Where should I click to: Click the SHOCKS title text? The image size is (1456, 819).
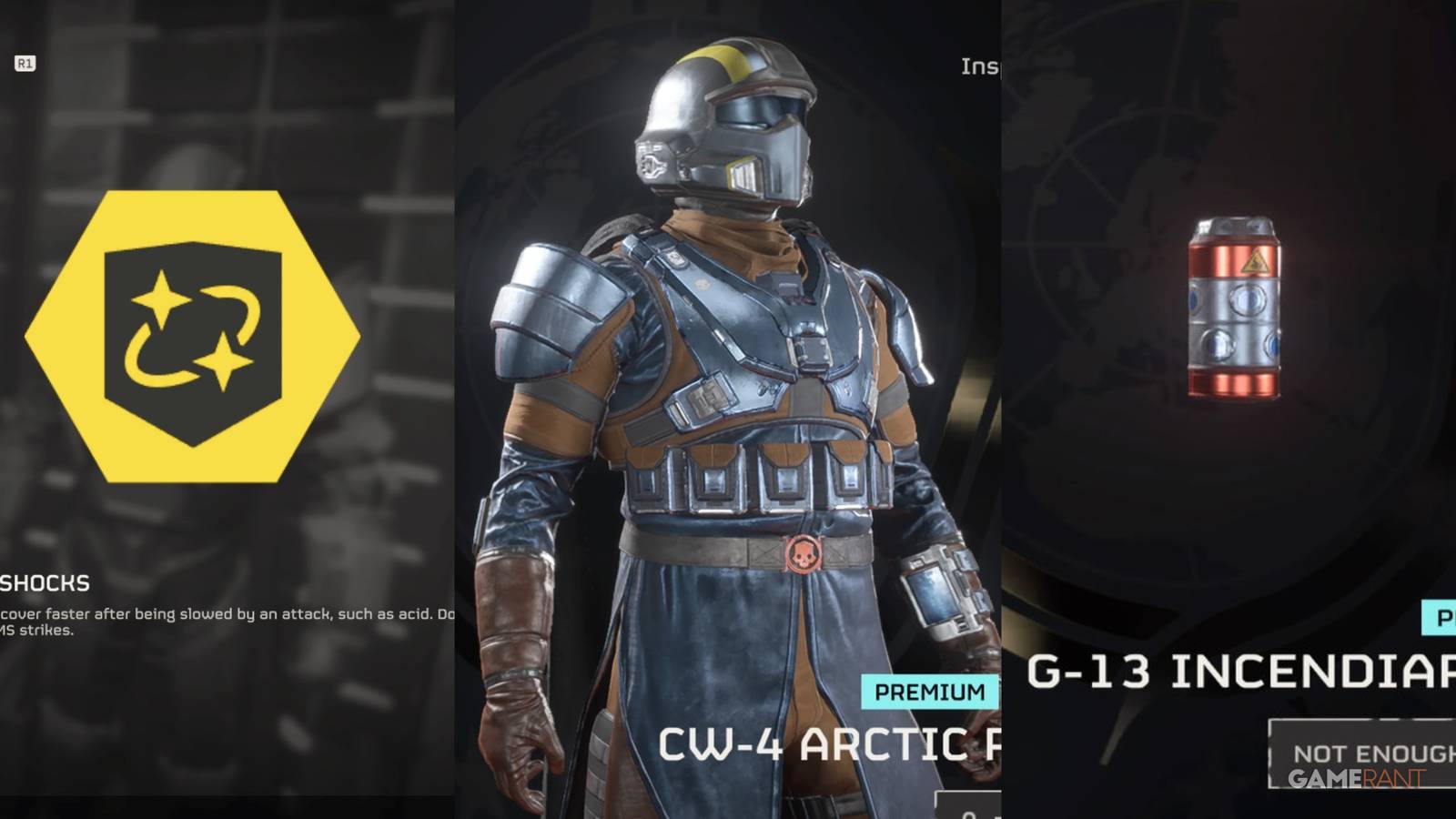(x=44, y=583)
